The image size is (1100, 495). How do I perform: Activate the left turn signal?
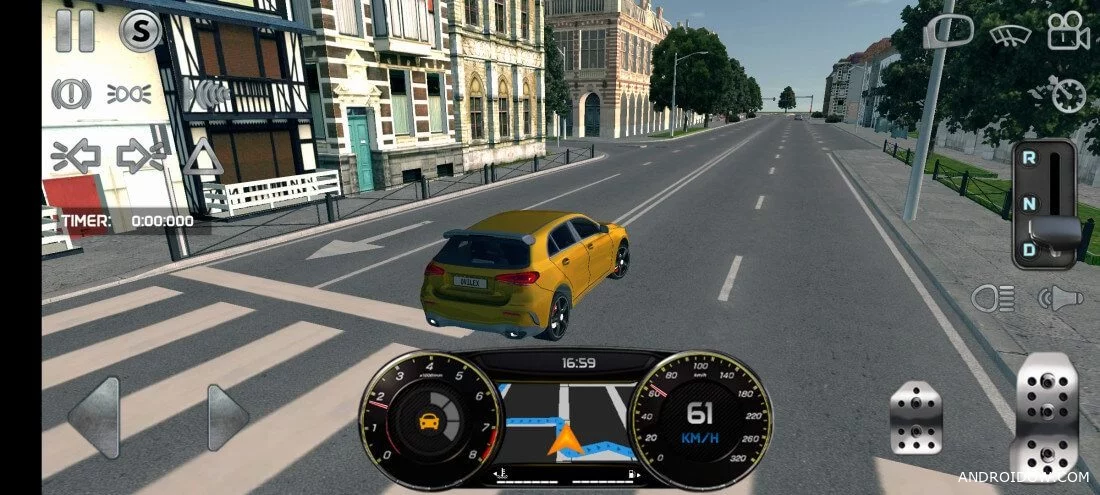(x=76, y=156)
